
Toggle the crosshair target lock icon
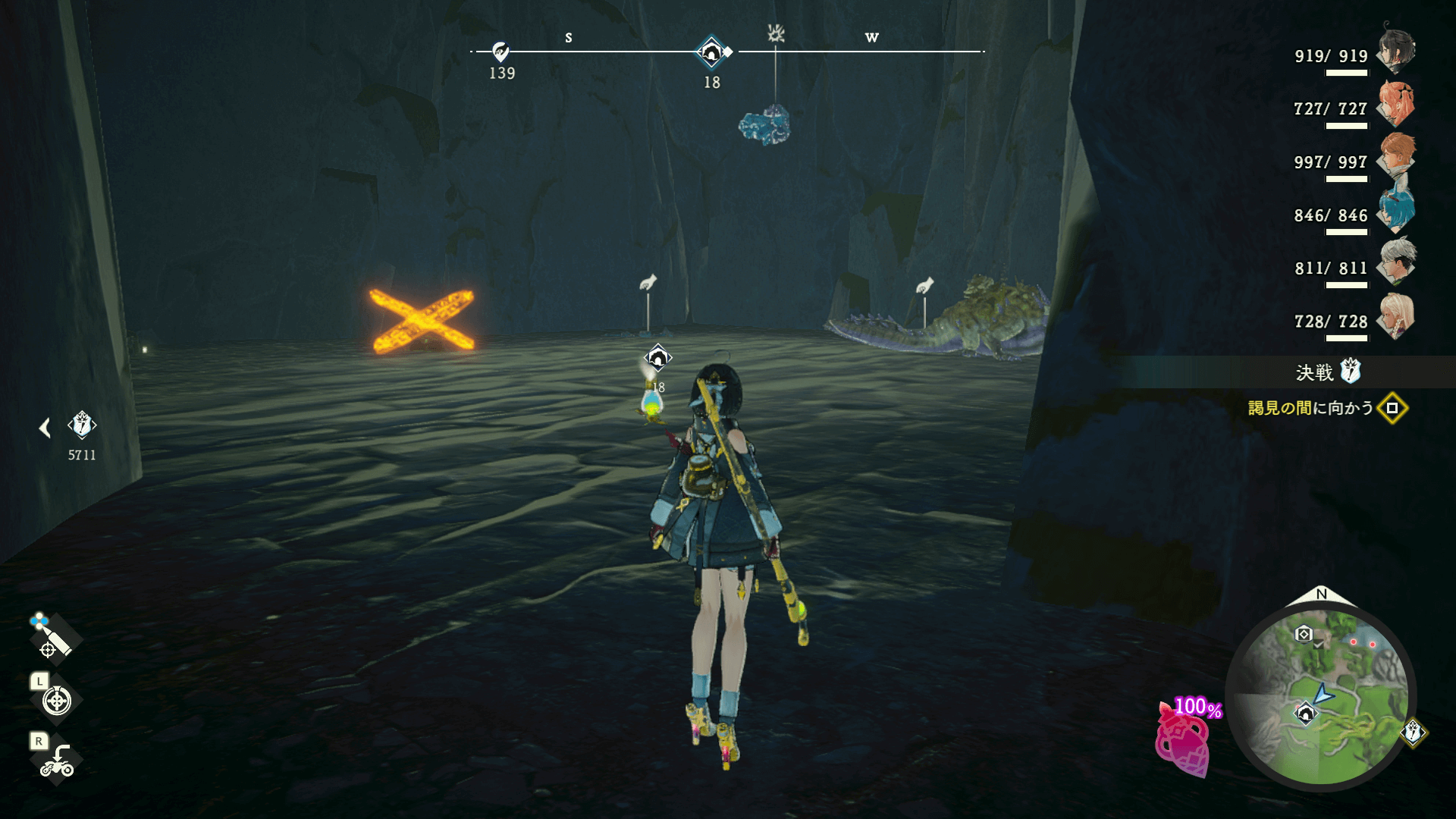pyautogui.click(x=57, y=701)
